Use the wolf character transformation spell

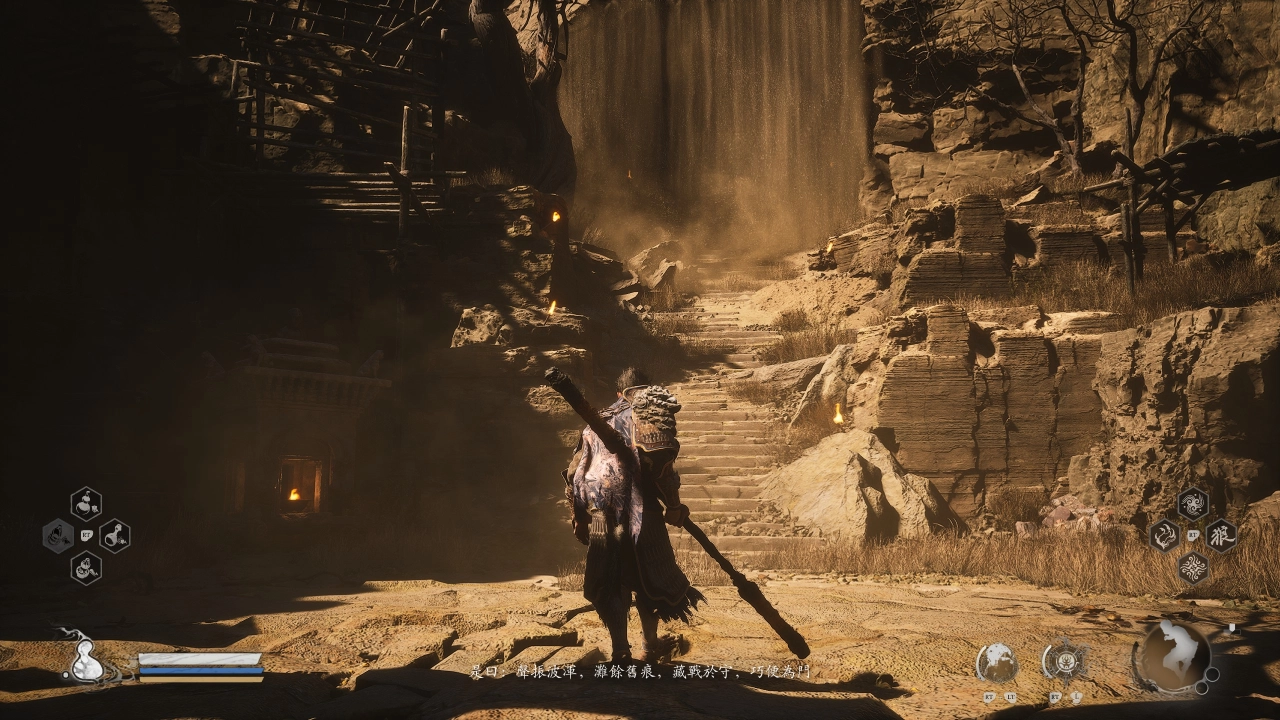[x=1221, y=536]
